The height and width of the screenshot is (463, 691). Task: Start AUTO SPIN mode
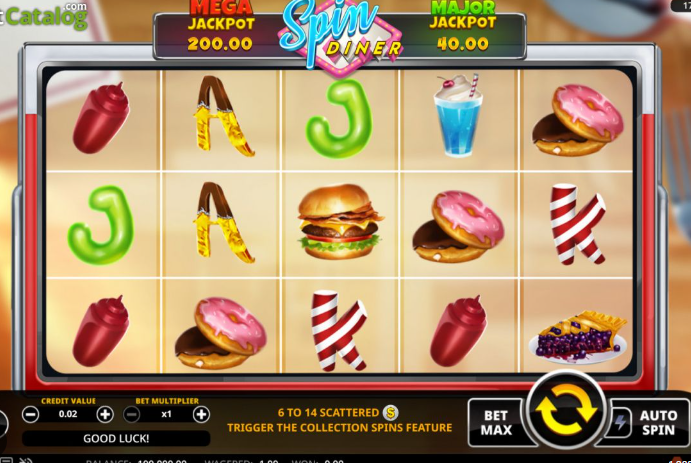coord(659,422)
